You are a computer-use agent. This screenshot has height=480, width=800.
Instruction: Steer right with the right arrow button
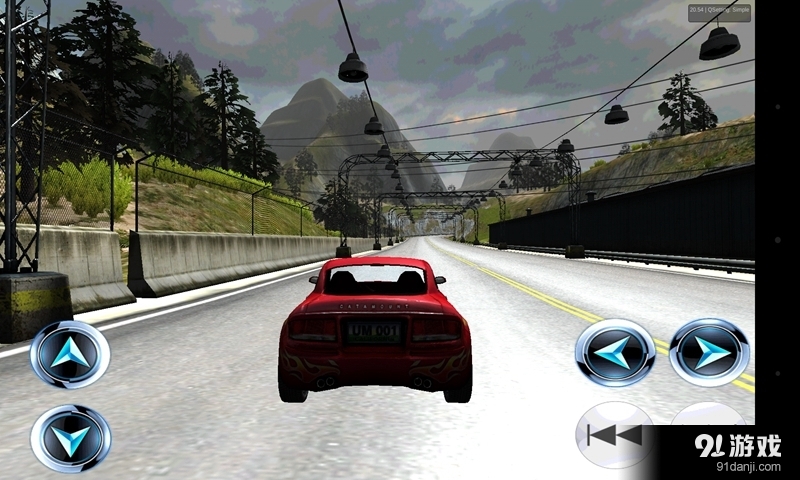709,352
